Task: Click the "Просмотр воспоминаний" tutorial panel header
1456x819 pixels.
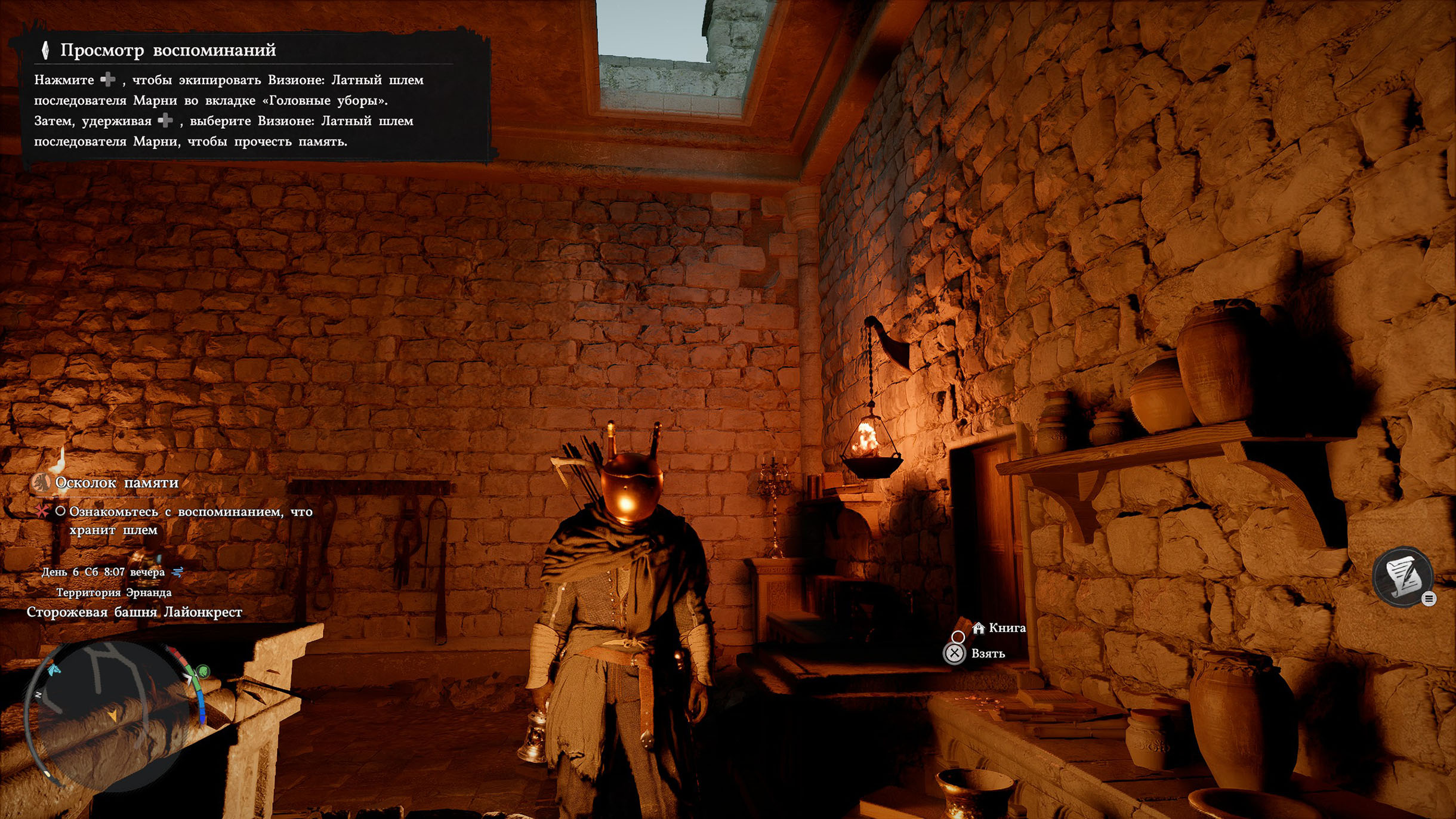Action: (x=168, y=50)
